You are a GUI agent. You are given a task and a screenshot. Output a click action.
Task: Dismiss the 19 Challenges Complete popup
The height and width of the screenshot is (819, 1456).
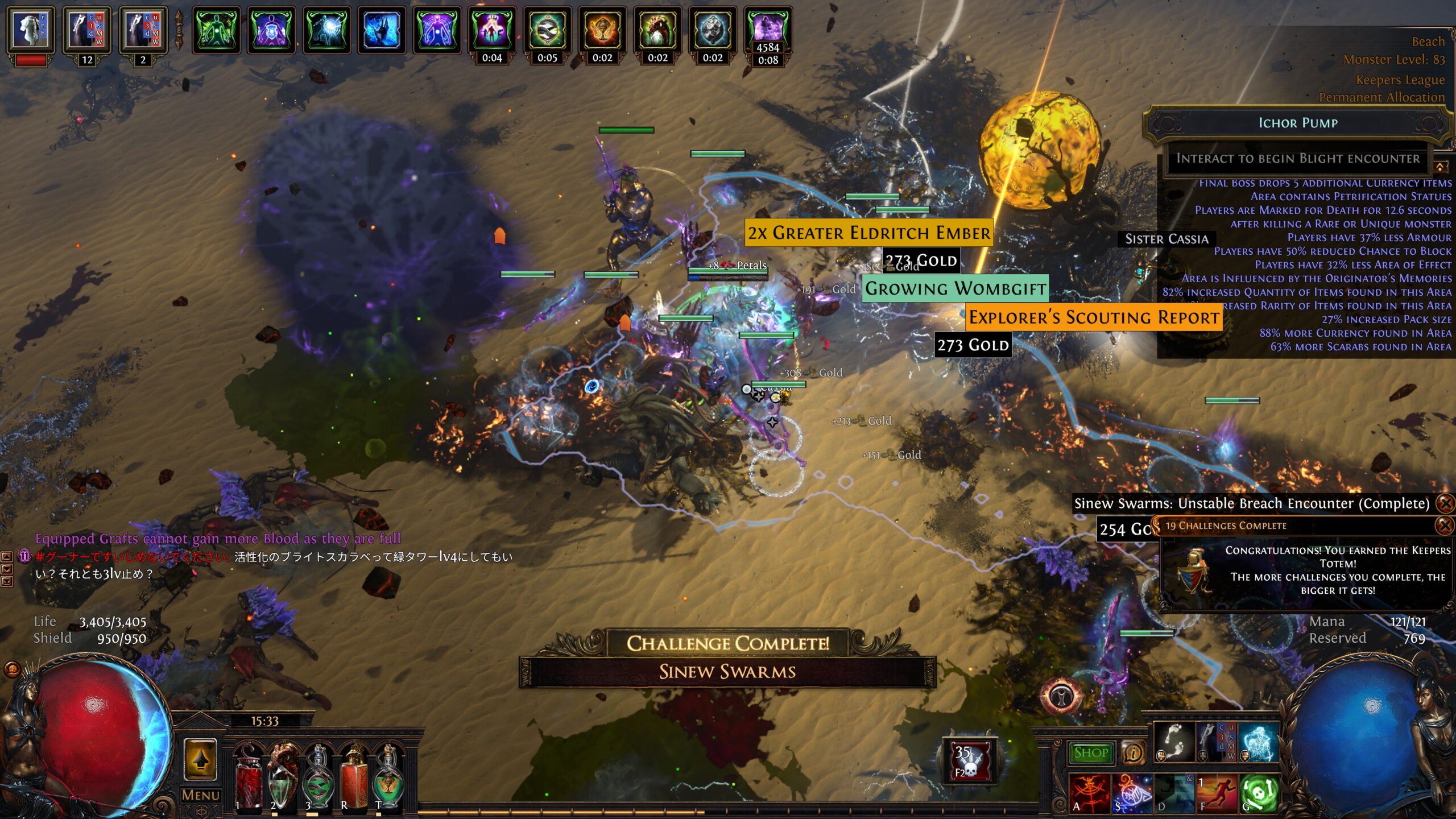tap(1445, 526)
